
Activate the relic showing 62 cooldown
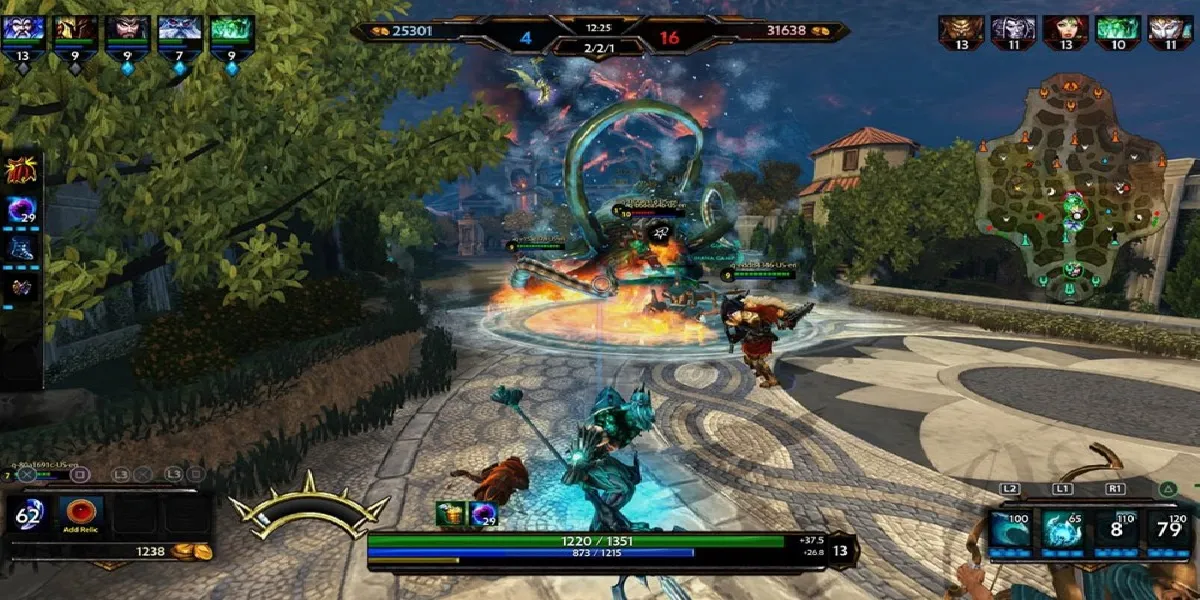click(x=27, y=515)
